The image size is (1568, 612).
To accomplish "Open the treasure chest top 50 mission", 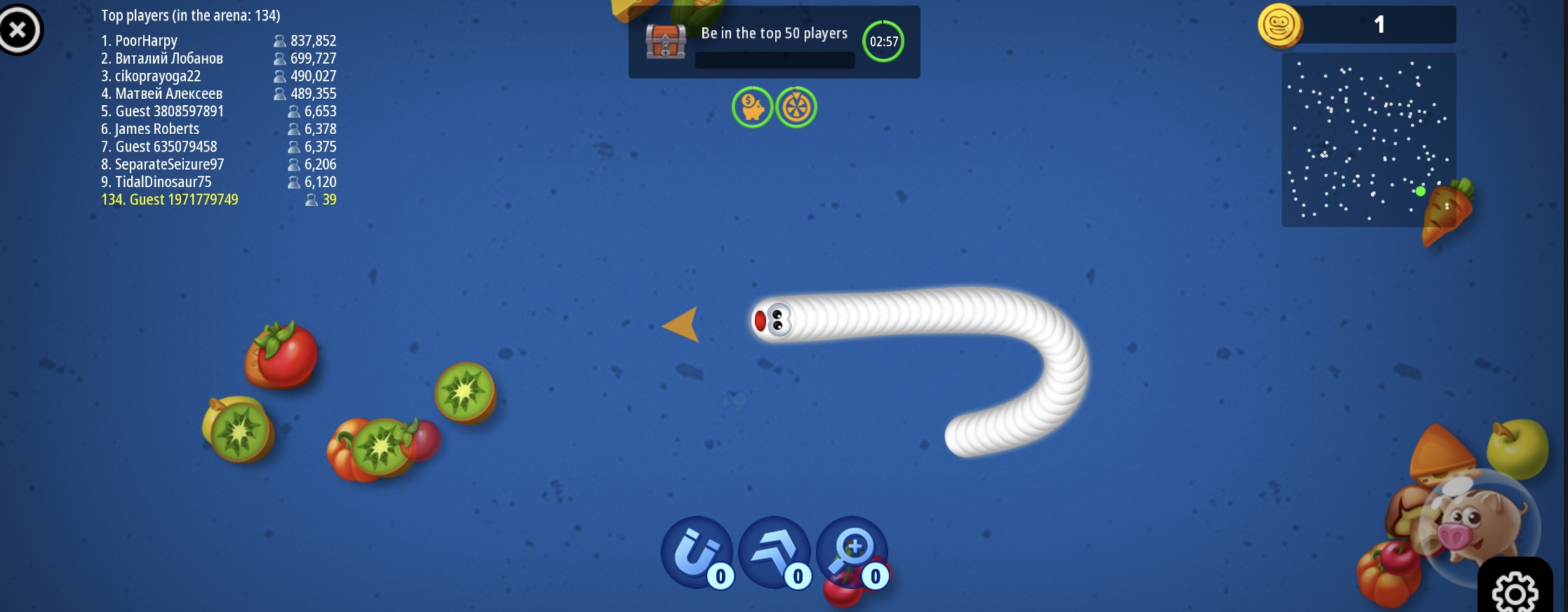I will pos(665,42).
